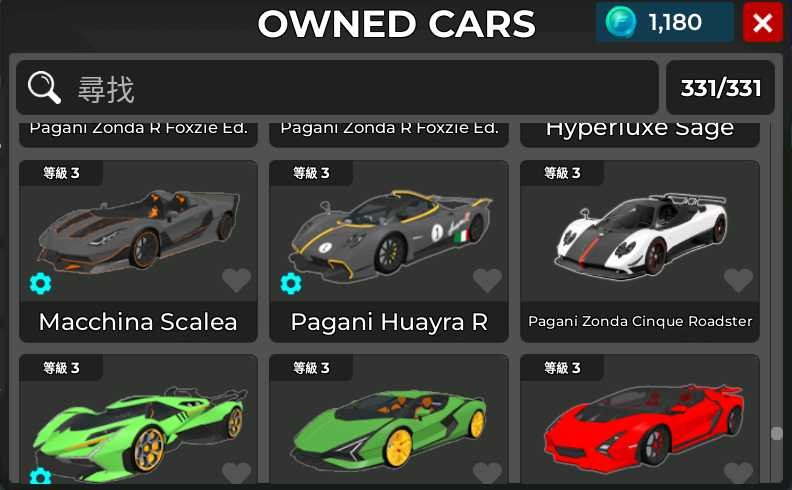This screenshot has height=490, width=792.
Task: Favorite the Macchina Scalea with its heart
Action: point(237,282)
